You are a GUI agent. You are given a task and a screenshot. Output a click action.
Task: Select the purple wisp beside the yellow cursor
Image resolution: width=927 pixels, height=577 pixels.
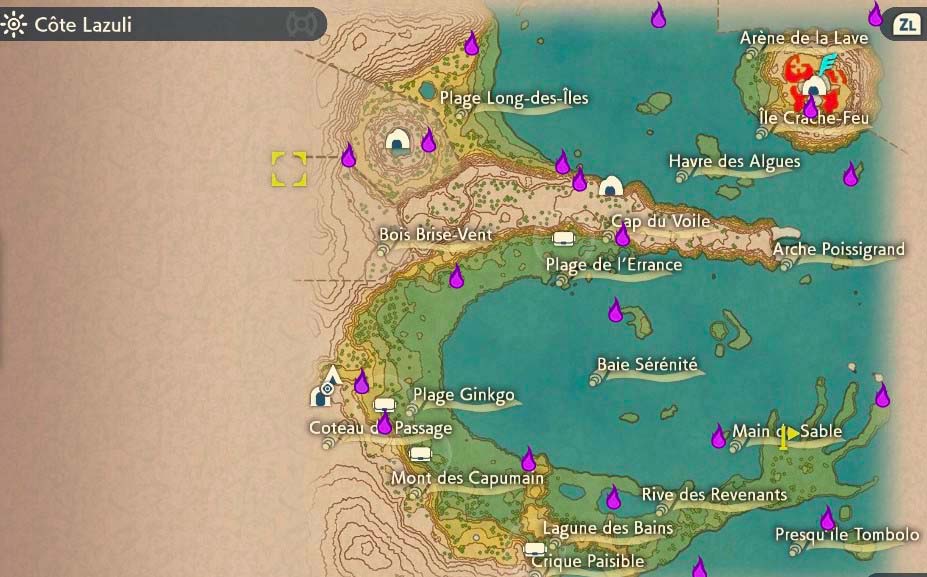pos(348,156)
